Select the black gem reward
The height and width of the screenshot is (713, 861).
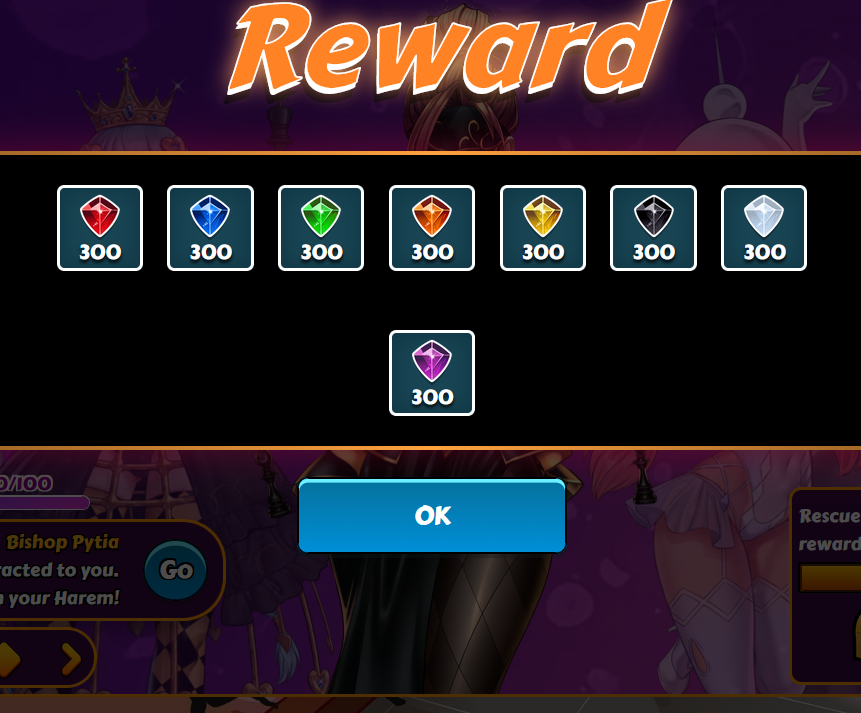(x=653, y=228)
